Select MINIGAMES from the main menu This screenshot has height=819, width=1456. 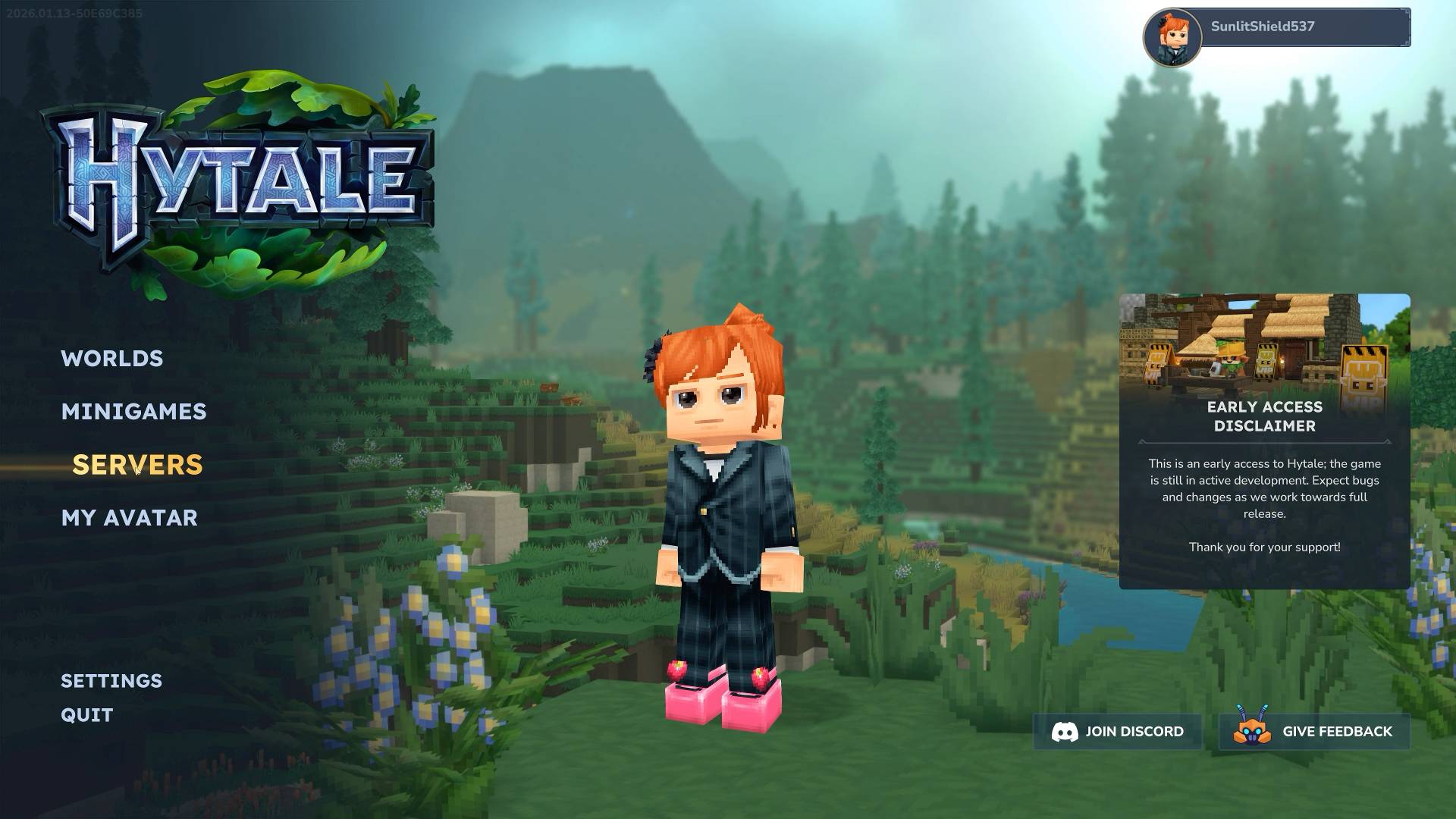pos(134,412)
